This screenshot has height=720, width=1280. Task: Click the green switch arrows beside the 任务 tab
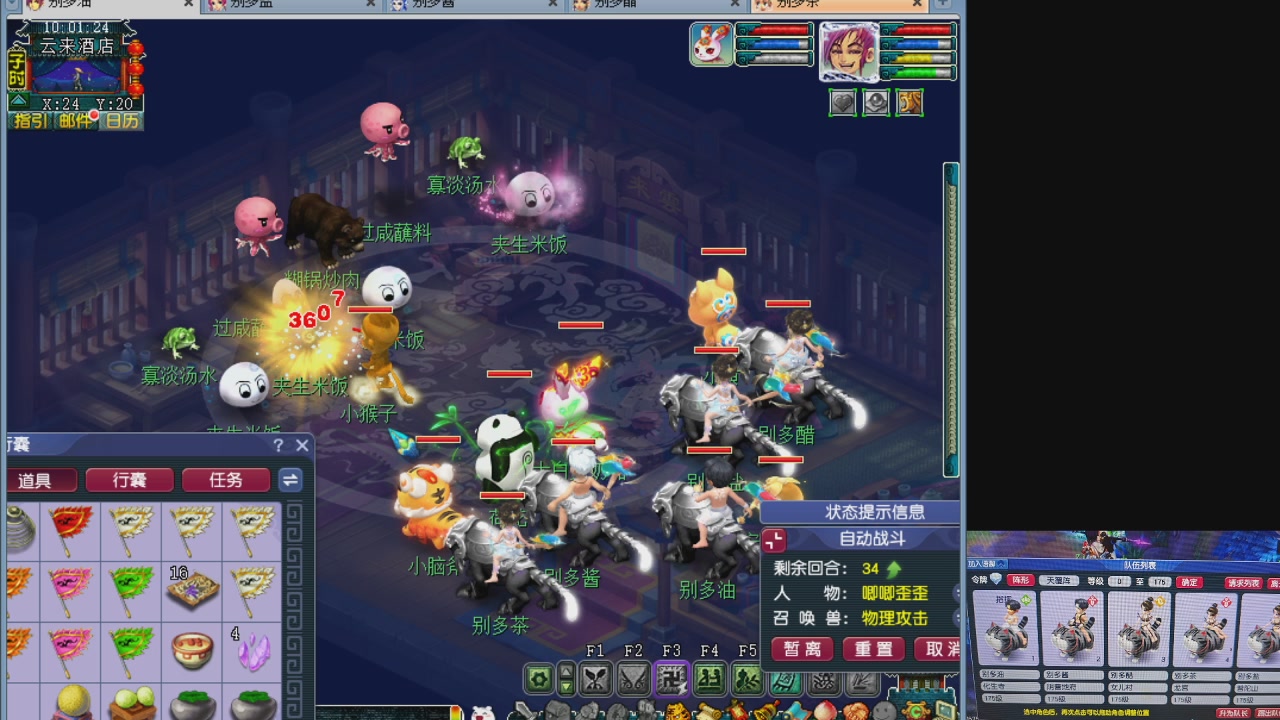pos(289,480)
